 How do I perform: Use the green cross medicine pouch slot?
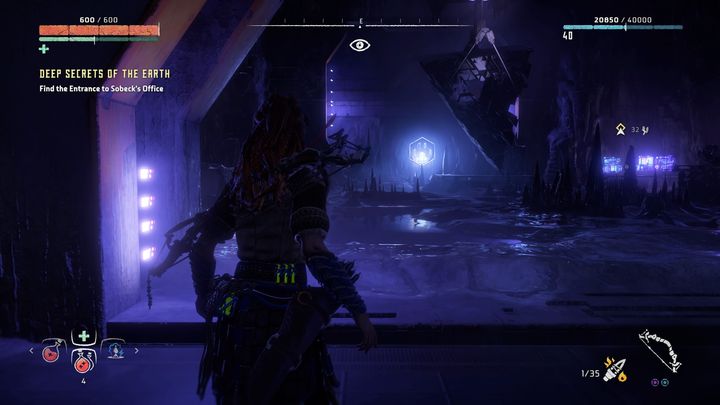[84, 337]
